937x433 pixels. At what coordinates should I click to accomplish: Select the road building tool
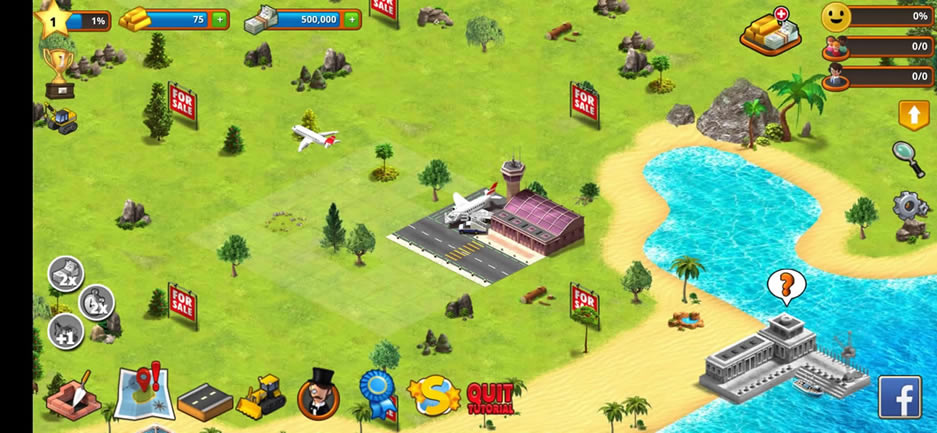204,399
